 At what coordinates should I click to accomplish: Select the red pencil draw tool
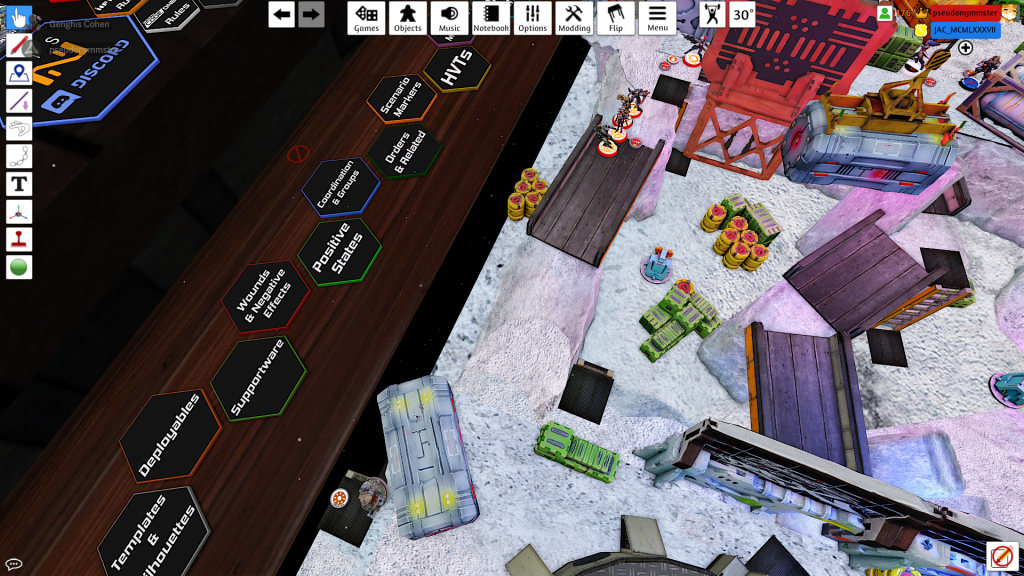pyautogui.click(x=19, y=46)
